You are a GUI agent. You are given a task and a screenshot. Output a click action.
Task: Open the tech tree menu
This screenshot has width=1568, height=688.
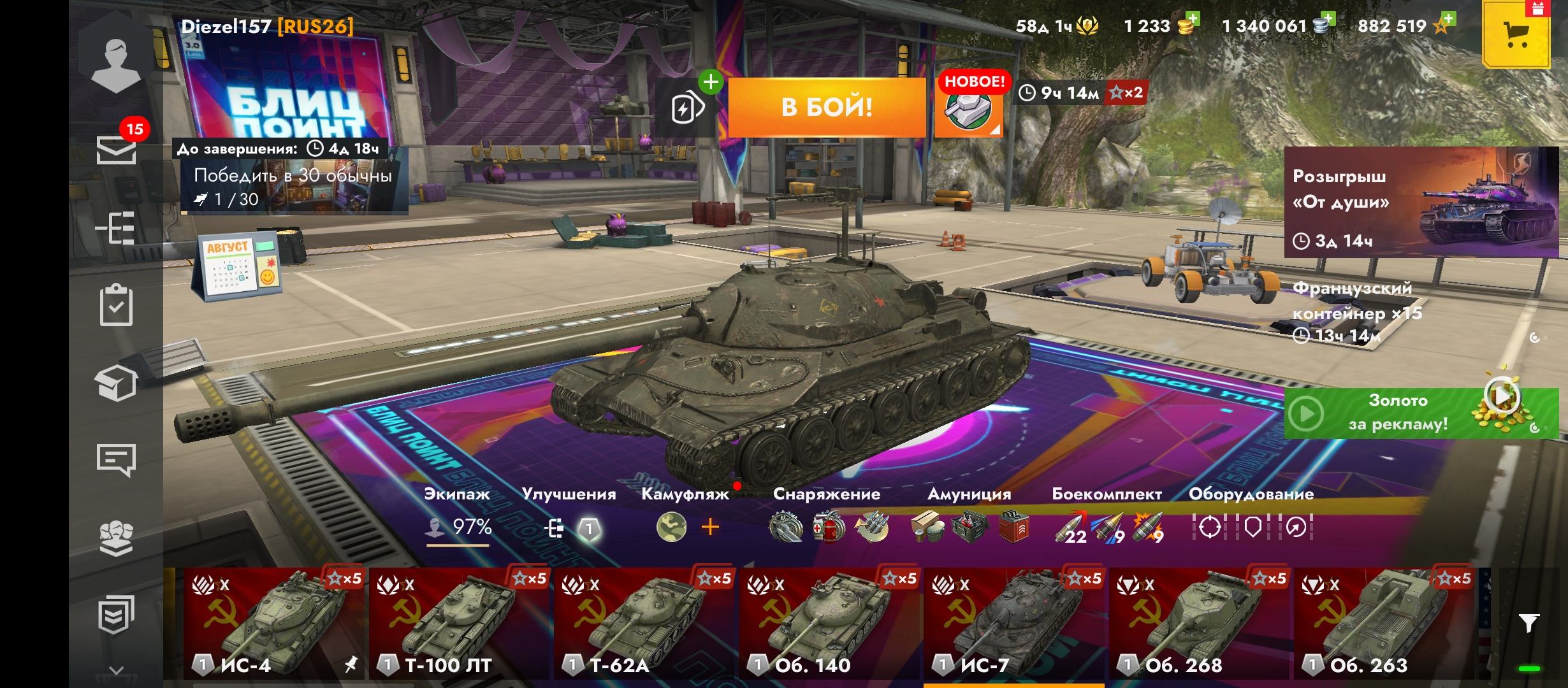[115, 228]
